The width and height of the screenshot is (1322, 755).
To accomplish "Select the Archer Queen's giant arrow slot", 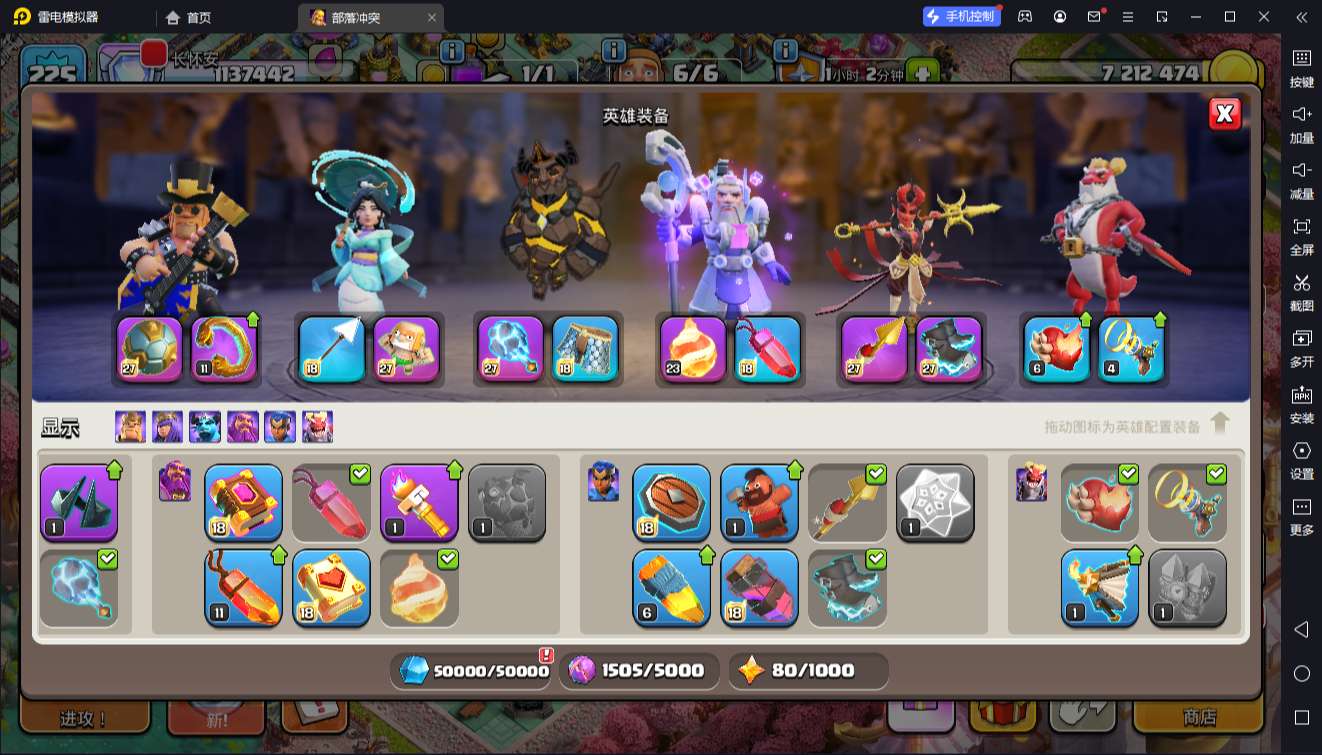I will tap(331, 348).
